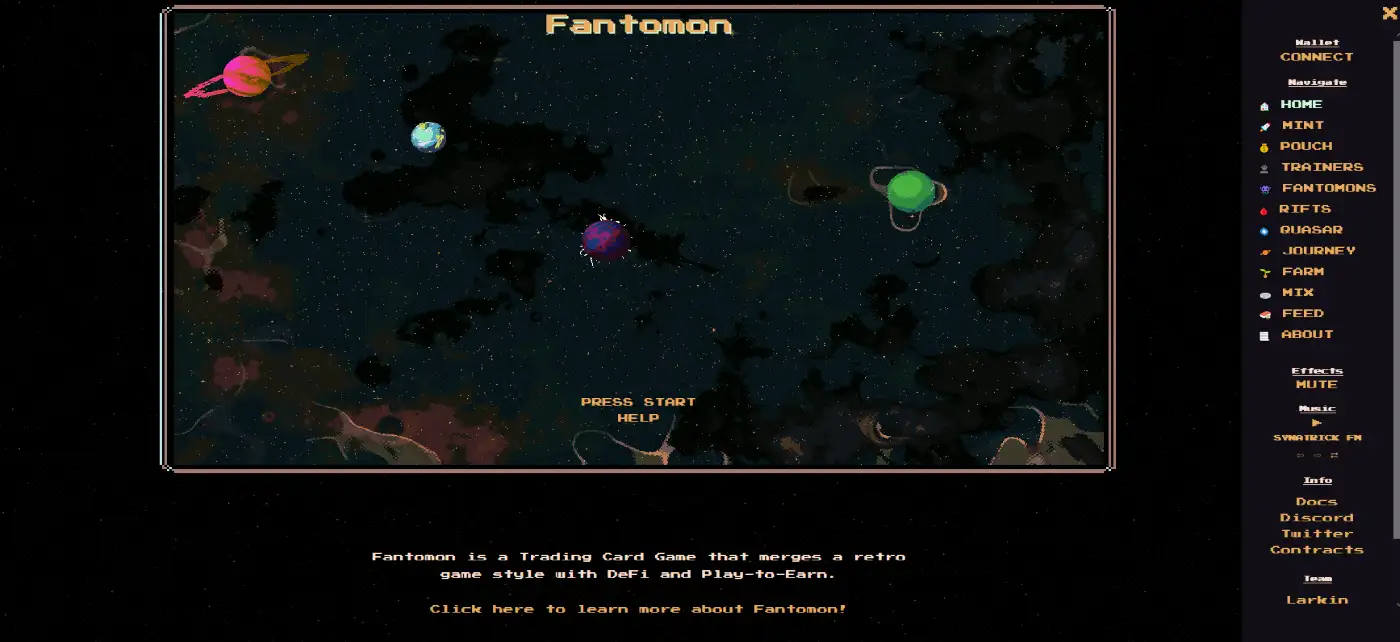Mute the sound effects
The height and width of the screenshot is (642, 1400).
pyautogui.click(x=1316, y=384)
